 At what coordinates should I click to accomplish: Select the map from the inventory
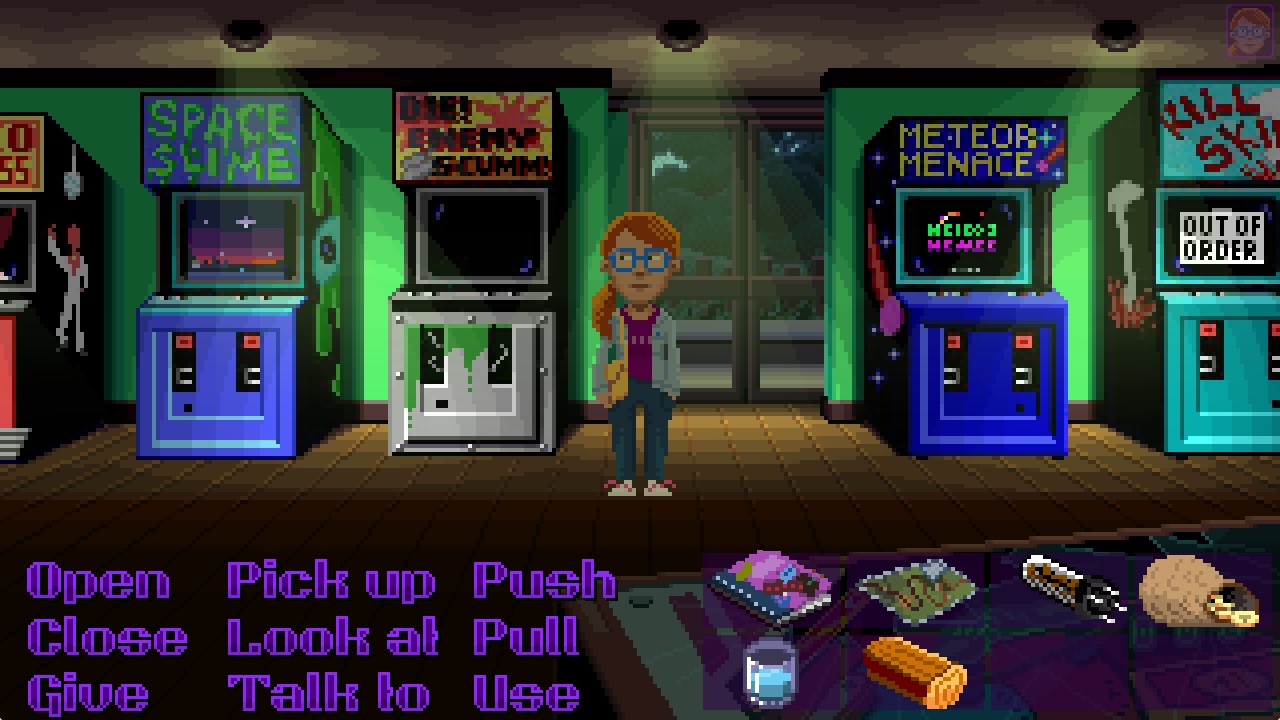tap(915, 590)
